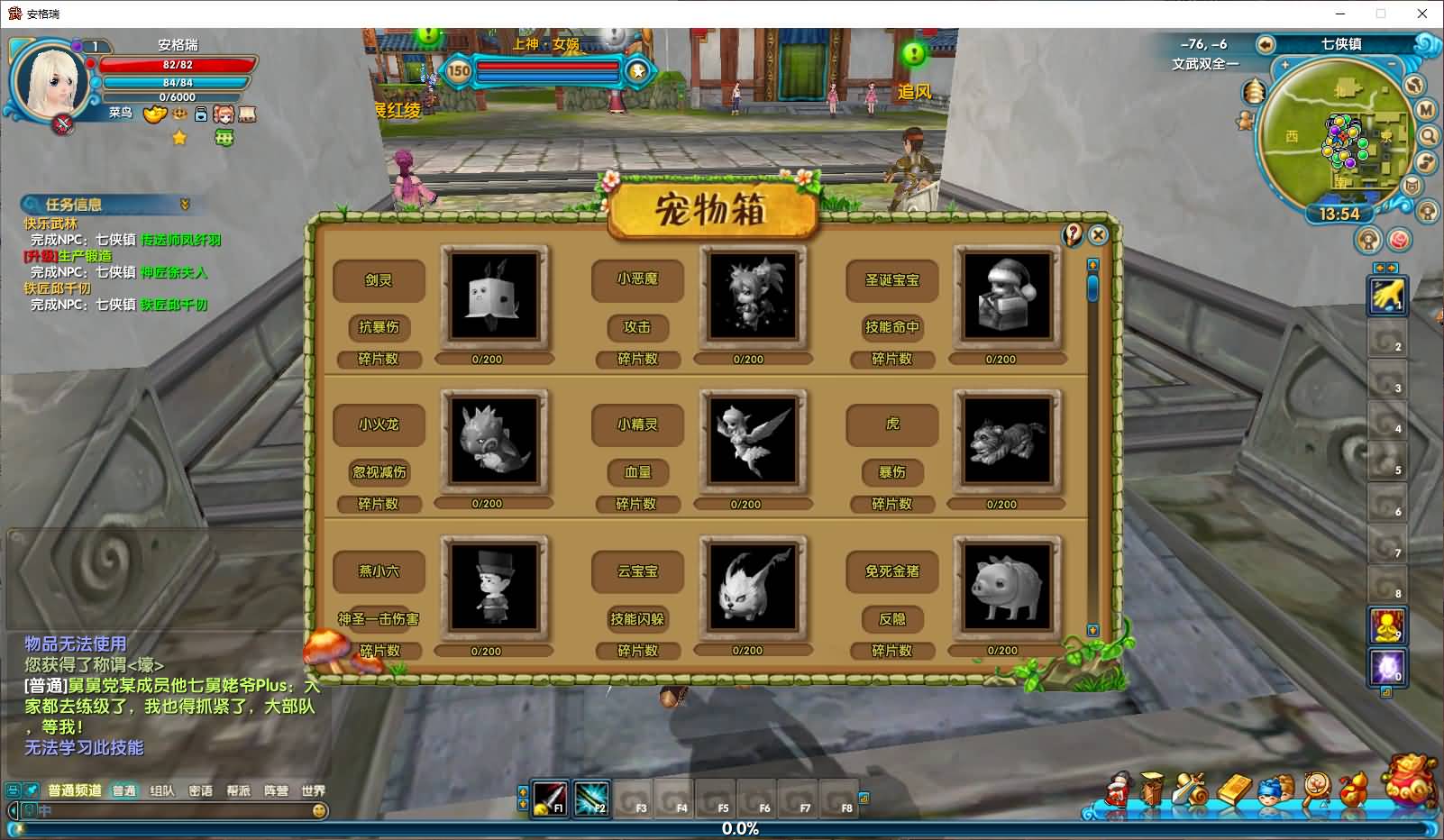The width and height of the screenshot is (1444, 840).
Task: Open the pet box help button
Action: coord(1073,235)
